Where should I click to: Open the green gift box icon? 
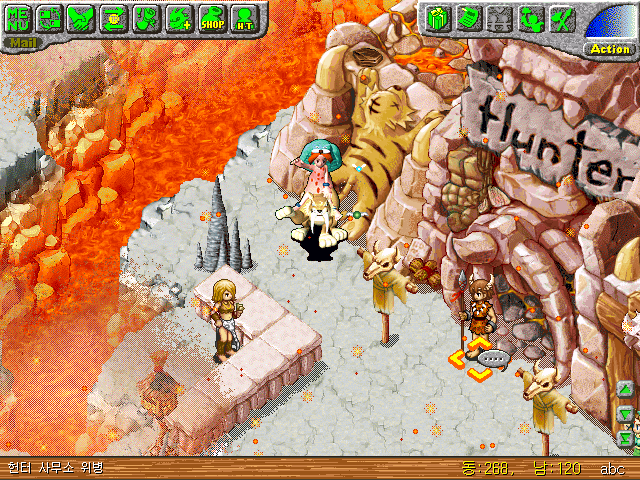click(x=436, y=18)
